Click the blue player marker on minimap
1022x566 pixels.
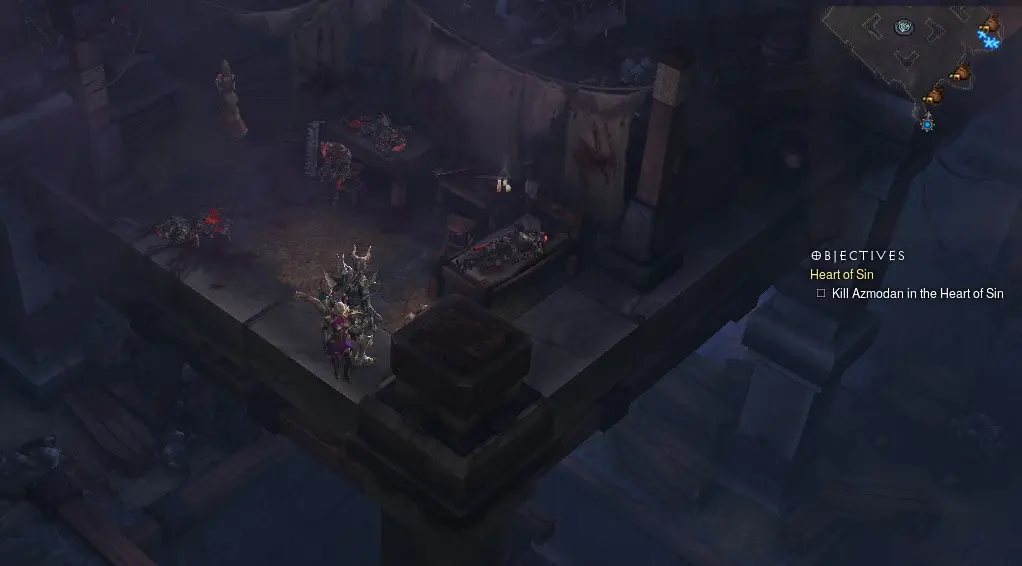point(927,122)
